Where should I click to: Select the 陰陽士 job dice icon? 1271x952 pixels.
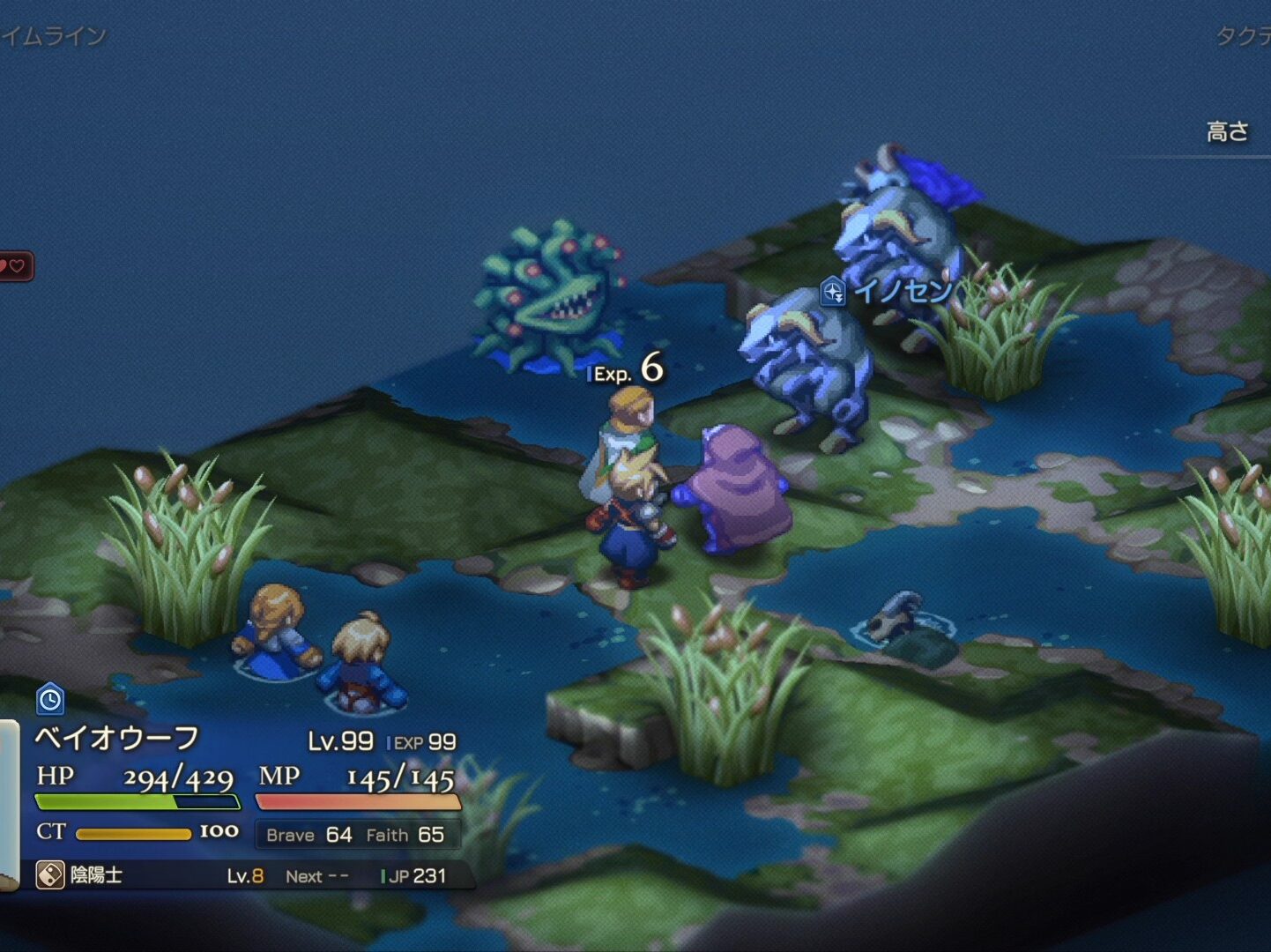click(50, 875)
